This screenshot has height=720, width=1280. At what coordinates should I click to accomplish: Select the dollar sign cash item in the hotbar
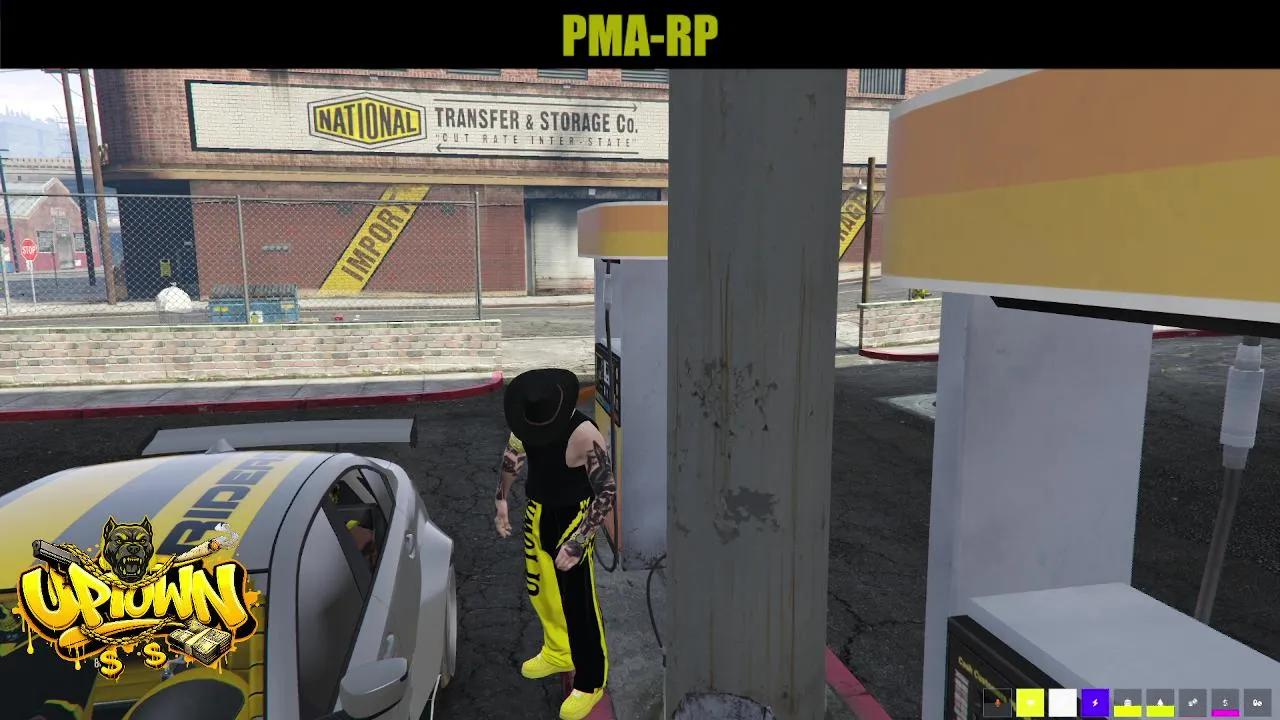click(x=1225, y=701)
